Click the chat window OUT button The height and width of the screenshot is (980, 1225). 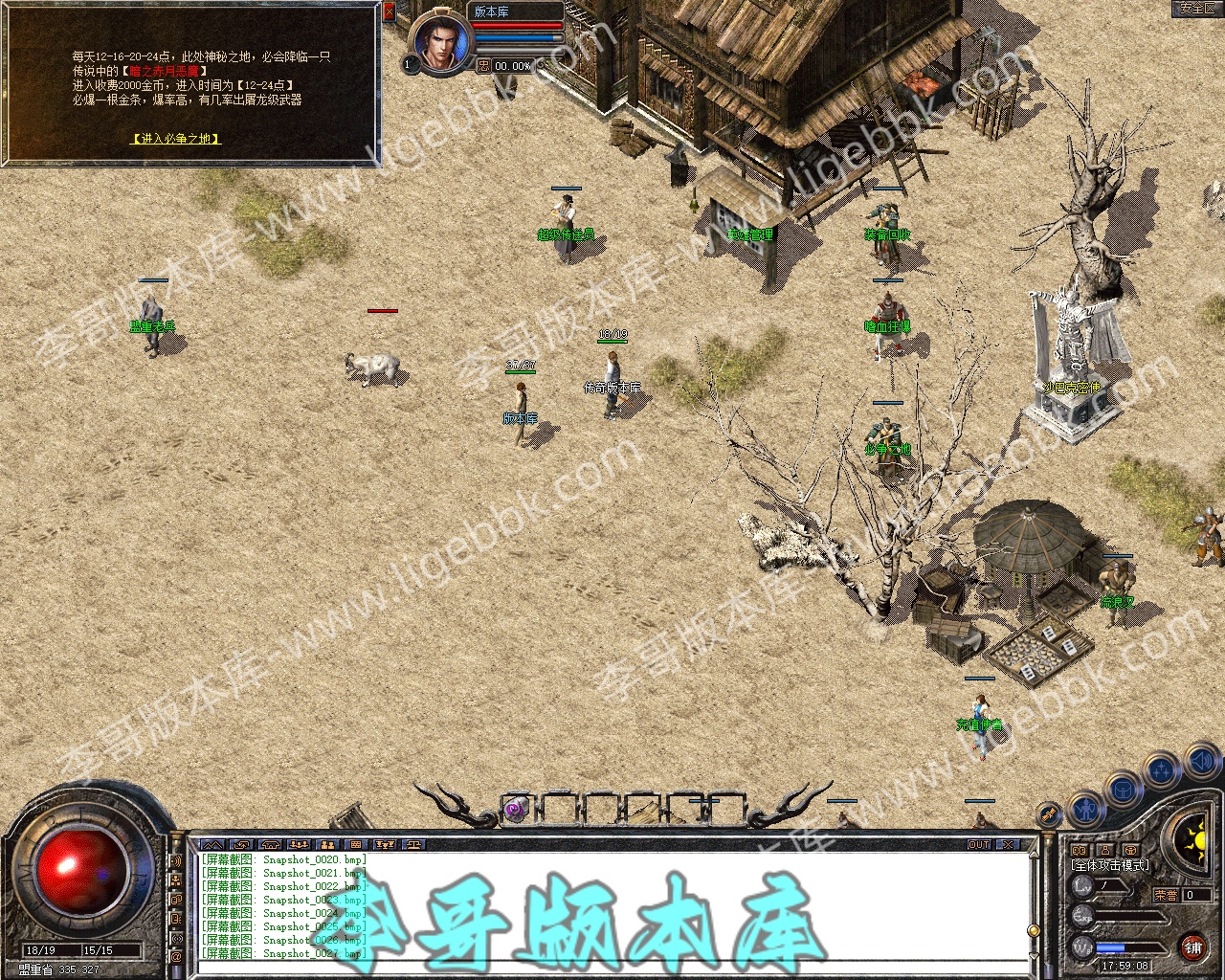(979, 845)
